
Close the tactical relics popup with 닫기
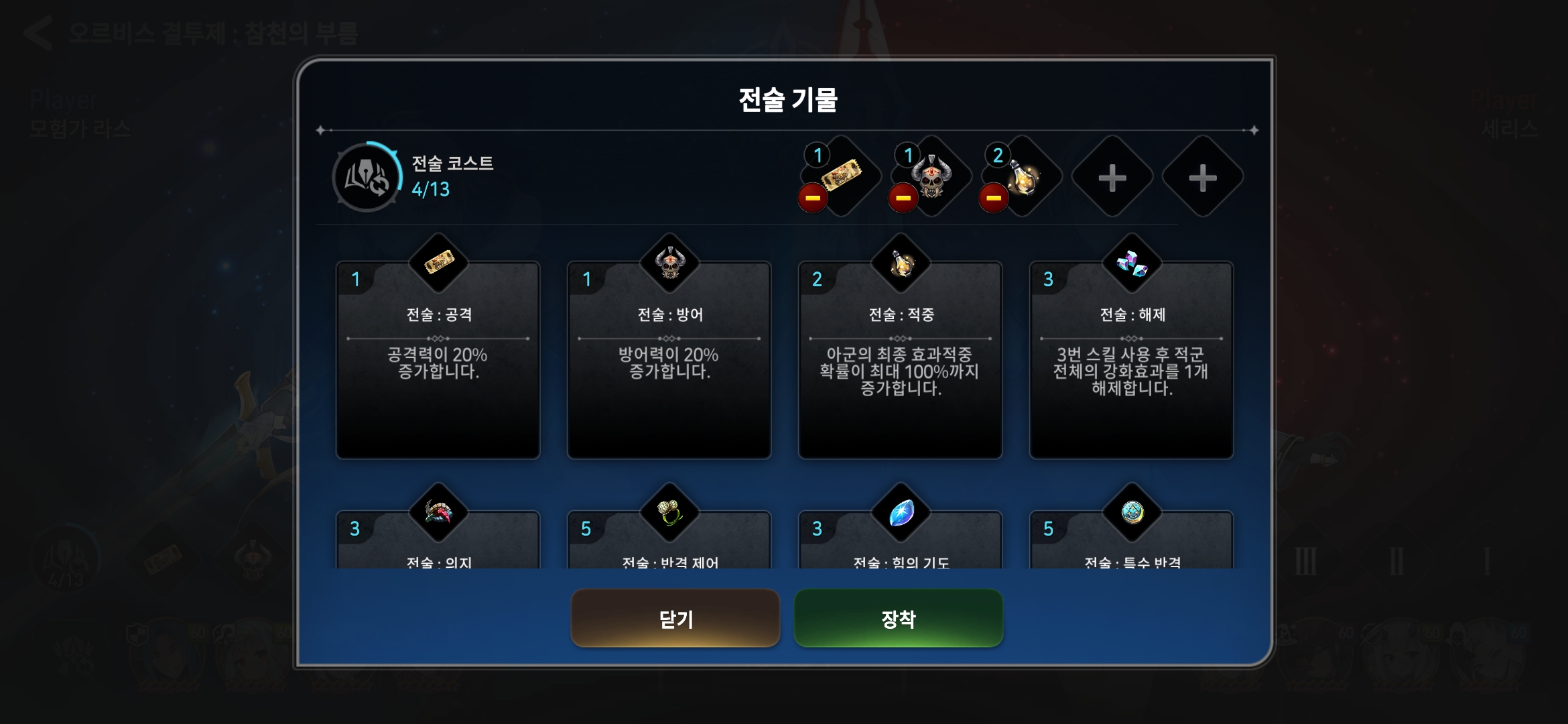point(675,618)
